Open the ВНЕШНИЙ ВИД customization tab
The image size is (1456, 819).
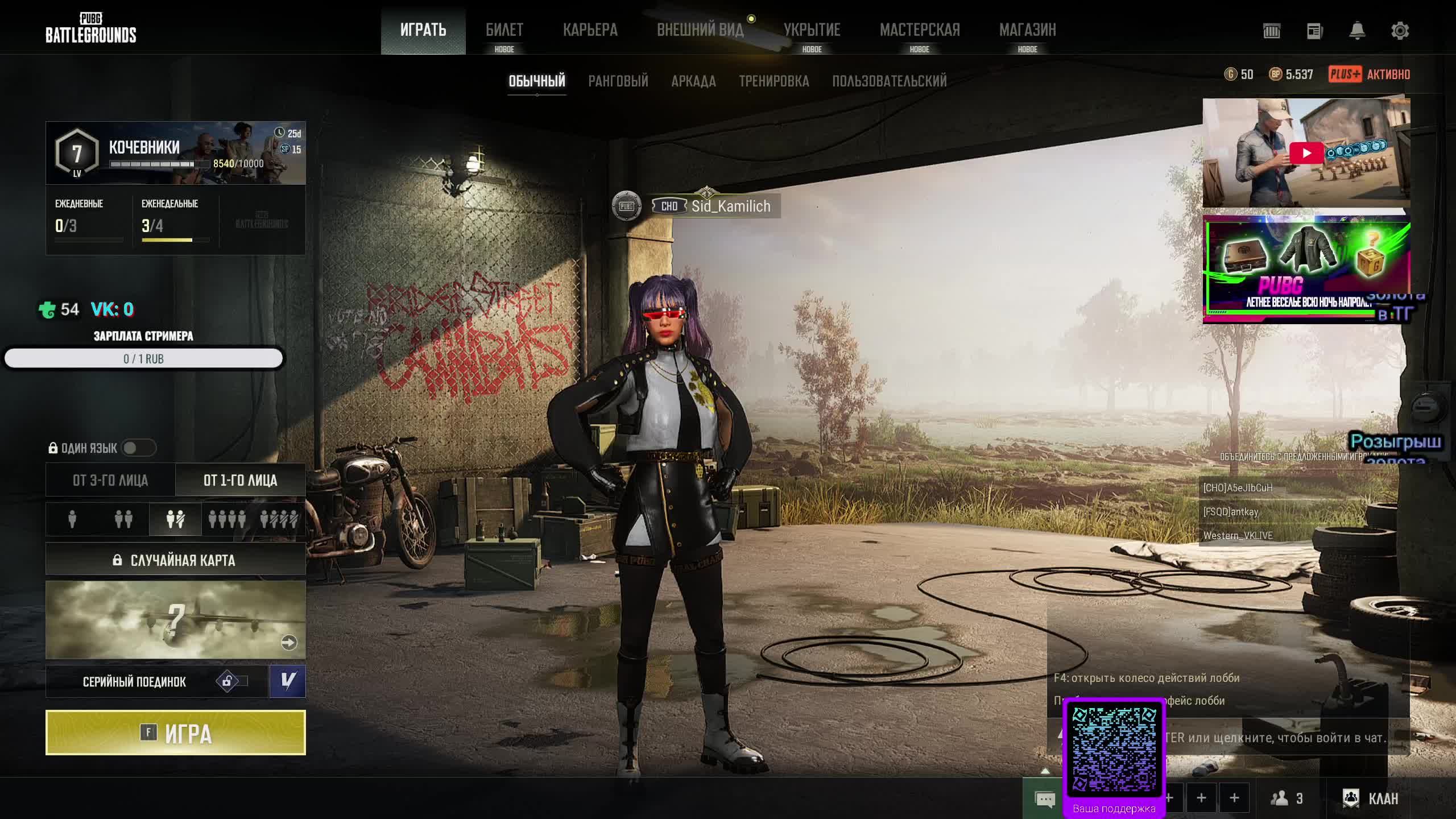(700, 30)
